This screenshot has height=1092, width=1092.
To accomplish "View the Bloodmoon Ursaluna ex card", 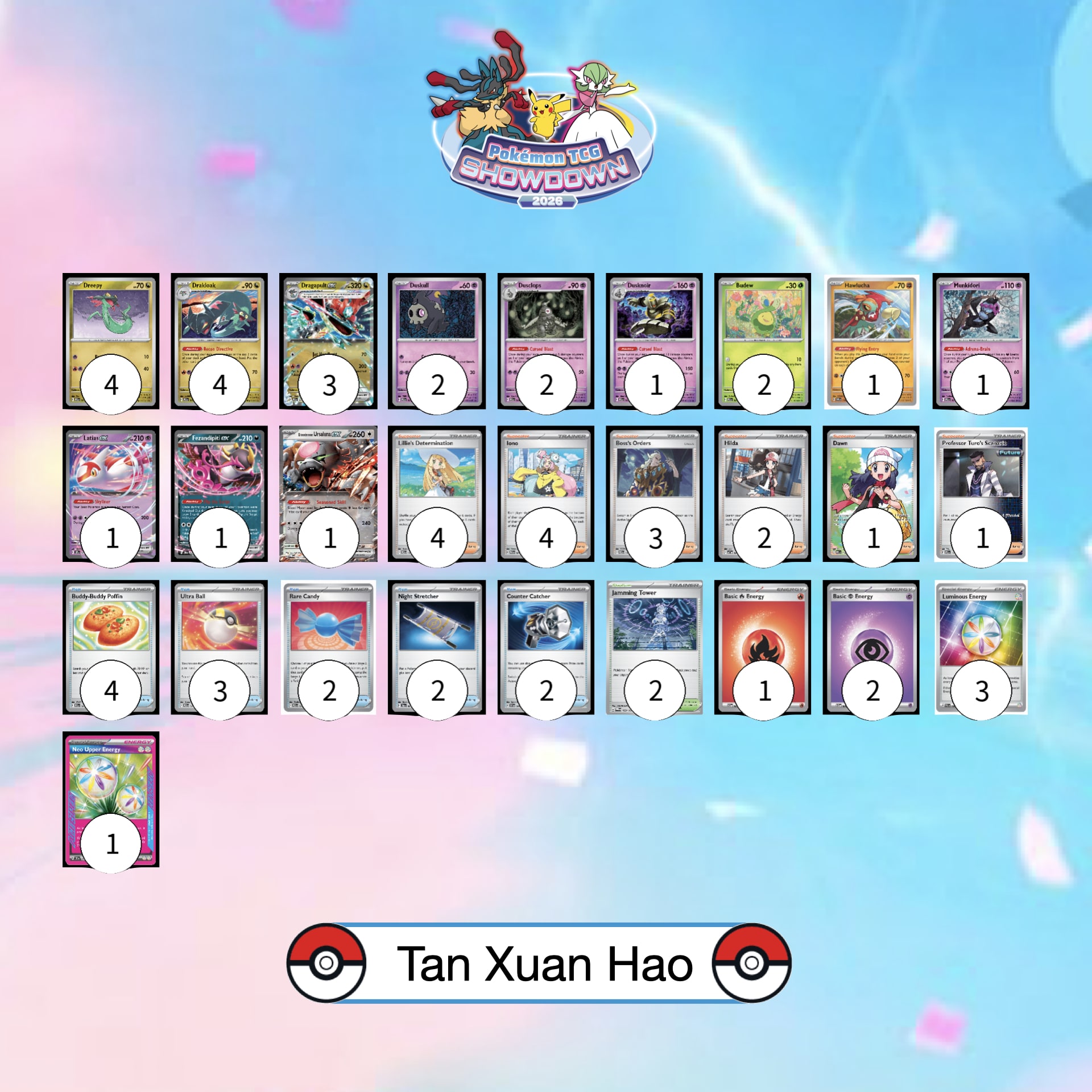I will [328, 478].
